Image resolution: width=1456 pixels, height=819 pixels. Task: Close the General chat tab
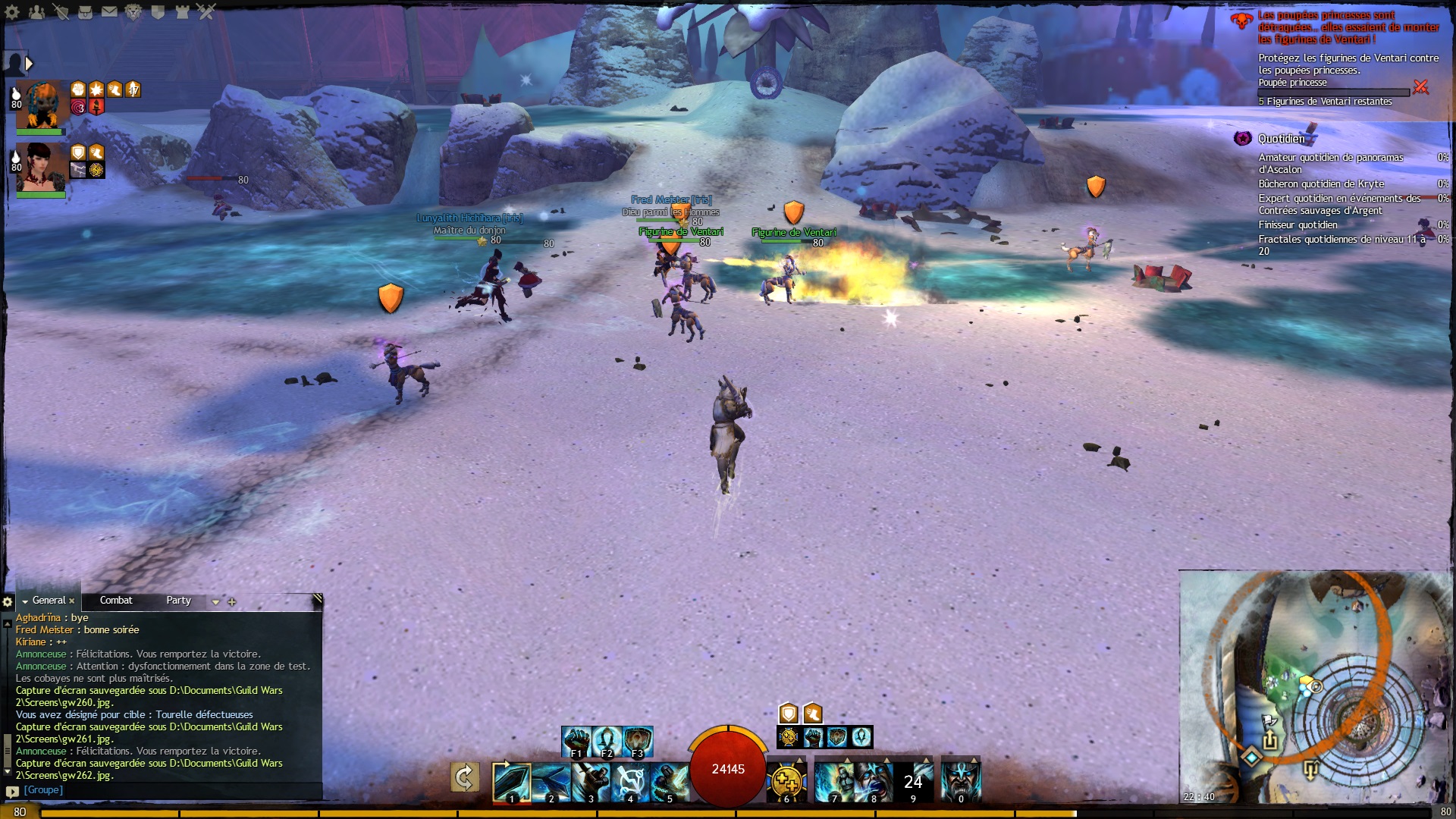(72, 601)
